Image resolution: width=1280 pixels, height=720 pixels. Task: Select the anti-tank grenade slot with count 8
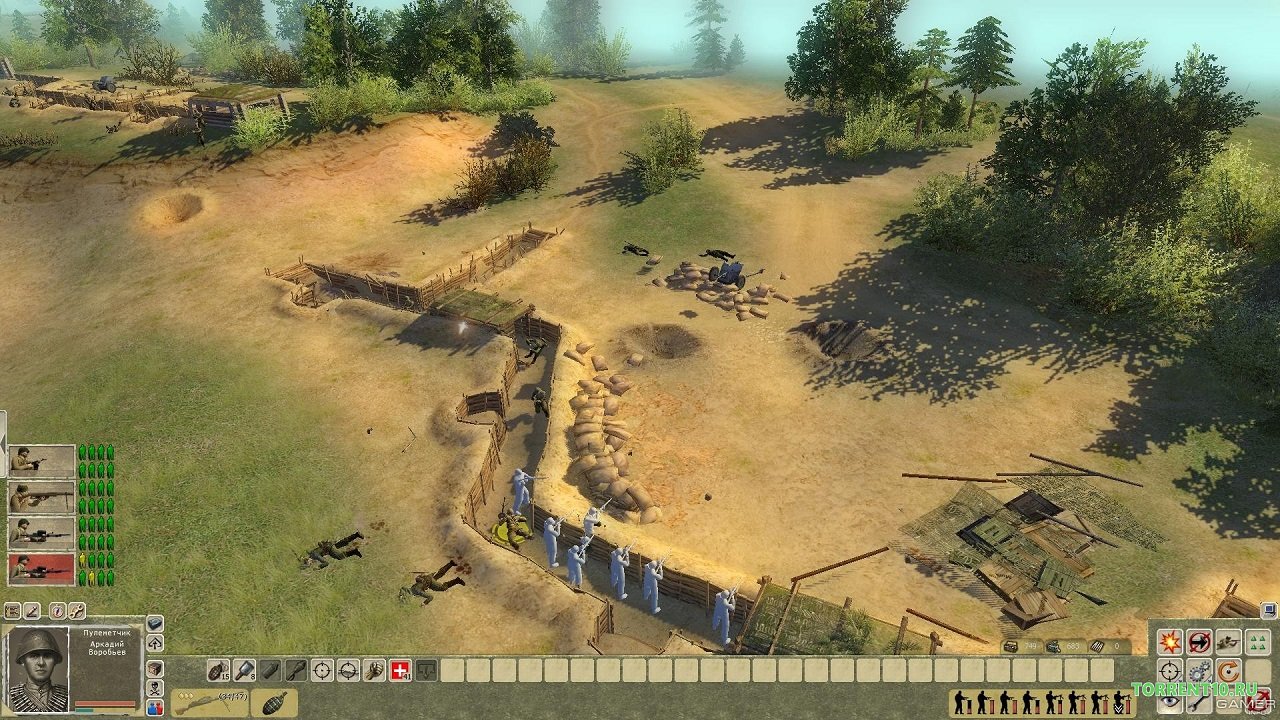[244, 670]
